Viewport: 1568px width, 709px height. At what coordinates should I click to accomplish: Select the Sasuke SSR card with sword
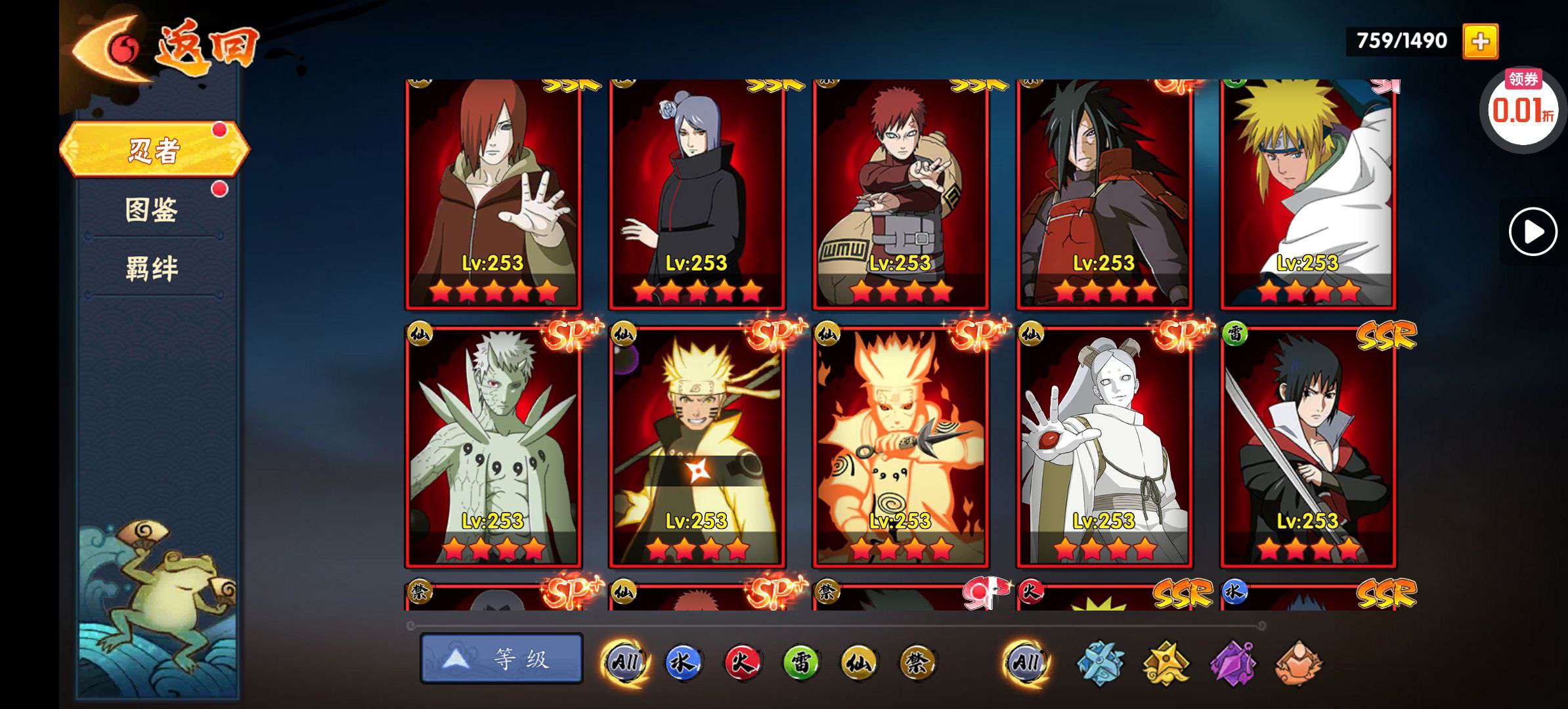tap(1308, 446)
